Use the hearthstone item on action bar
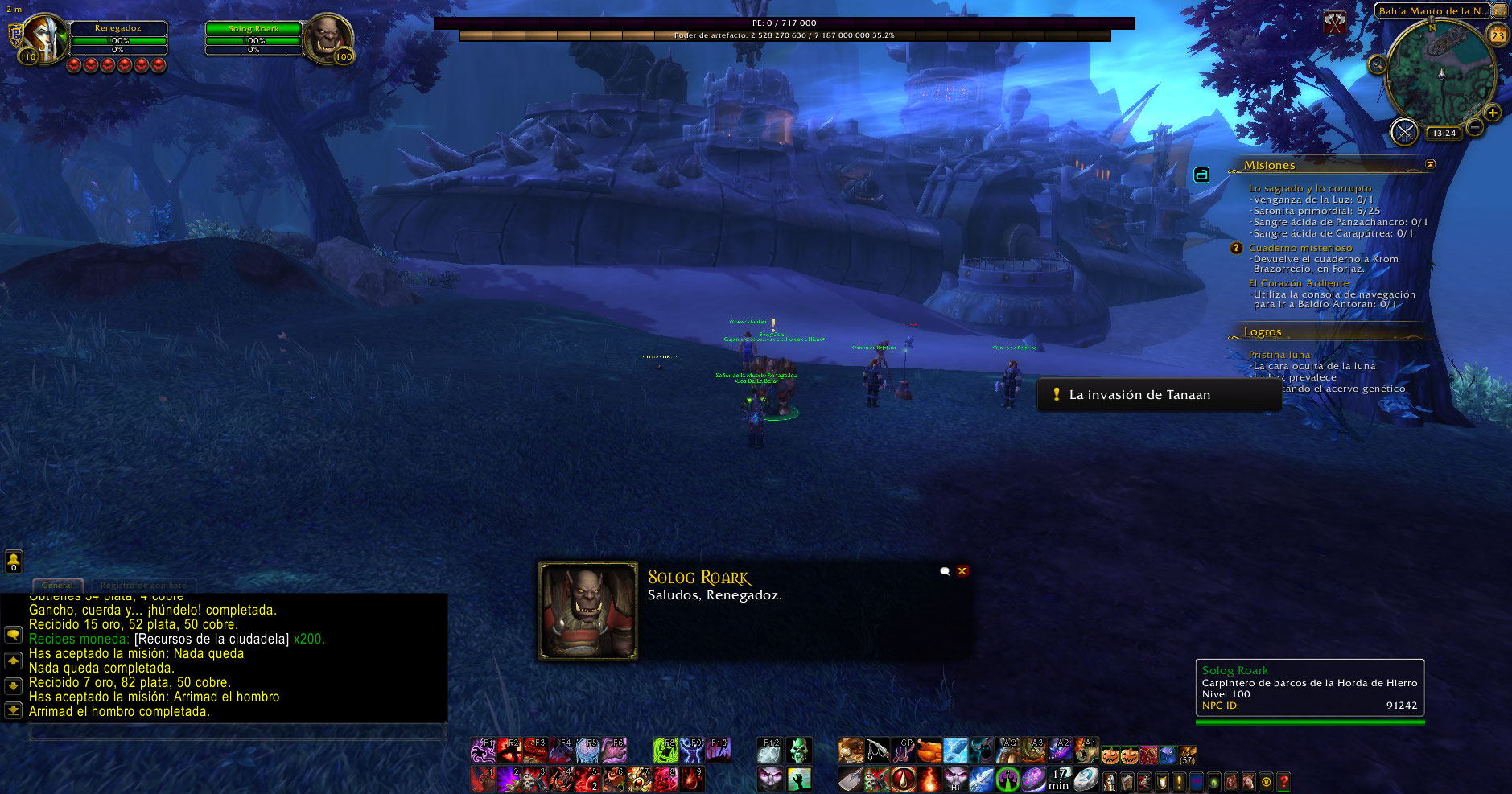1512x794 pixels. coord(1086,779)
